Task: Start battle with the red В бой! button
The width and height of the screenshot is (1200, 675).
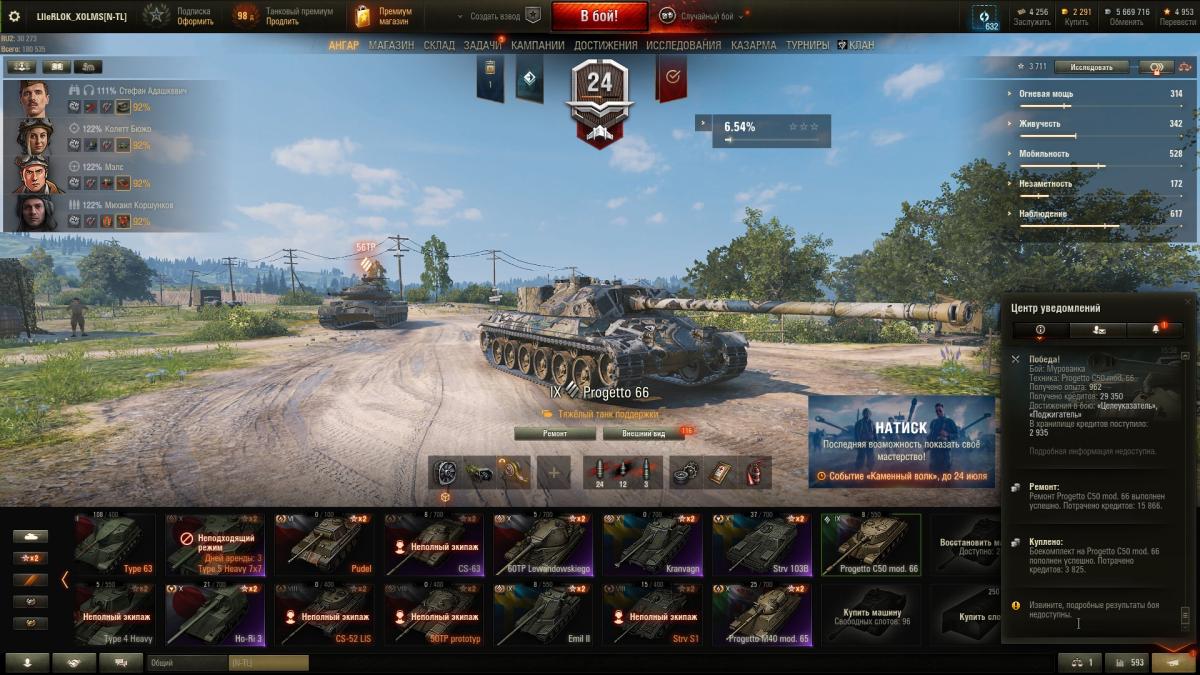Action: point(599,16)
